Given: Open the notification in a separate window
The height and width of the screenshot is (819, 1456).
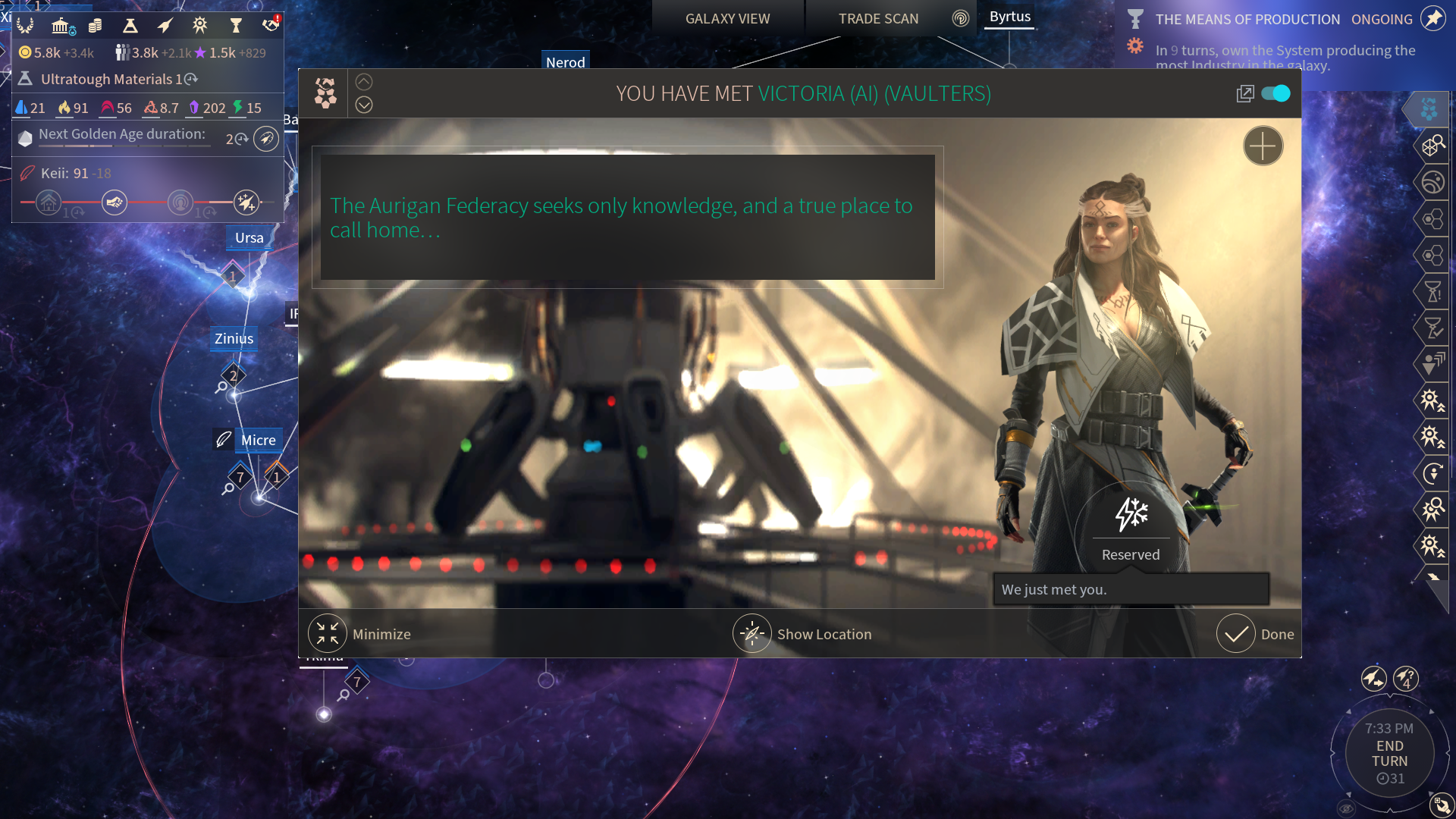Looking at the screenshot, I should (x=1244, y=93).
